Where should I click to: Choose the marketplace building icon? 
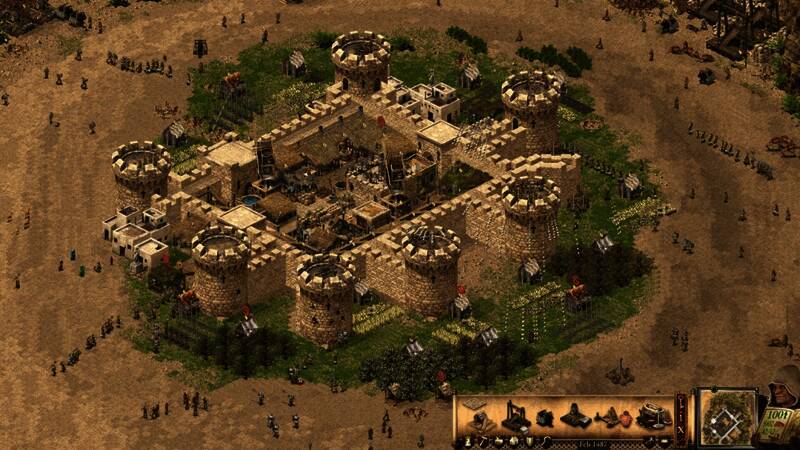tap(651, 415)
